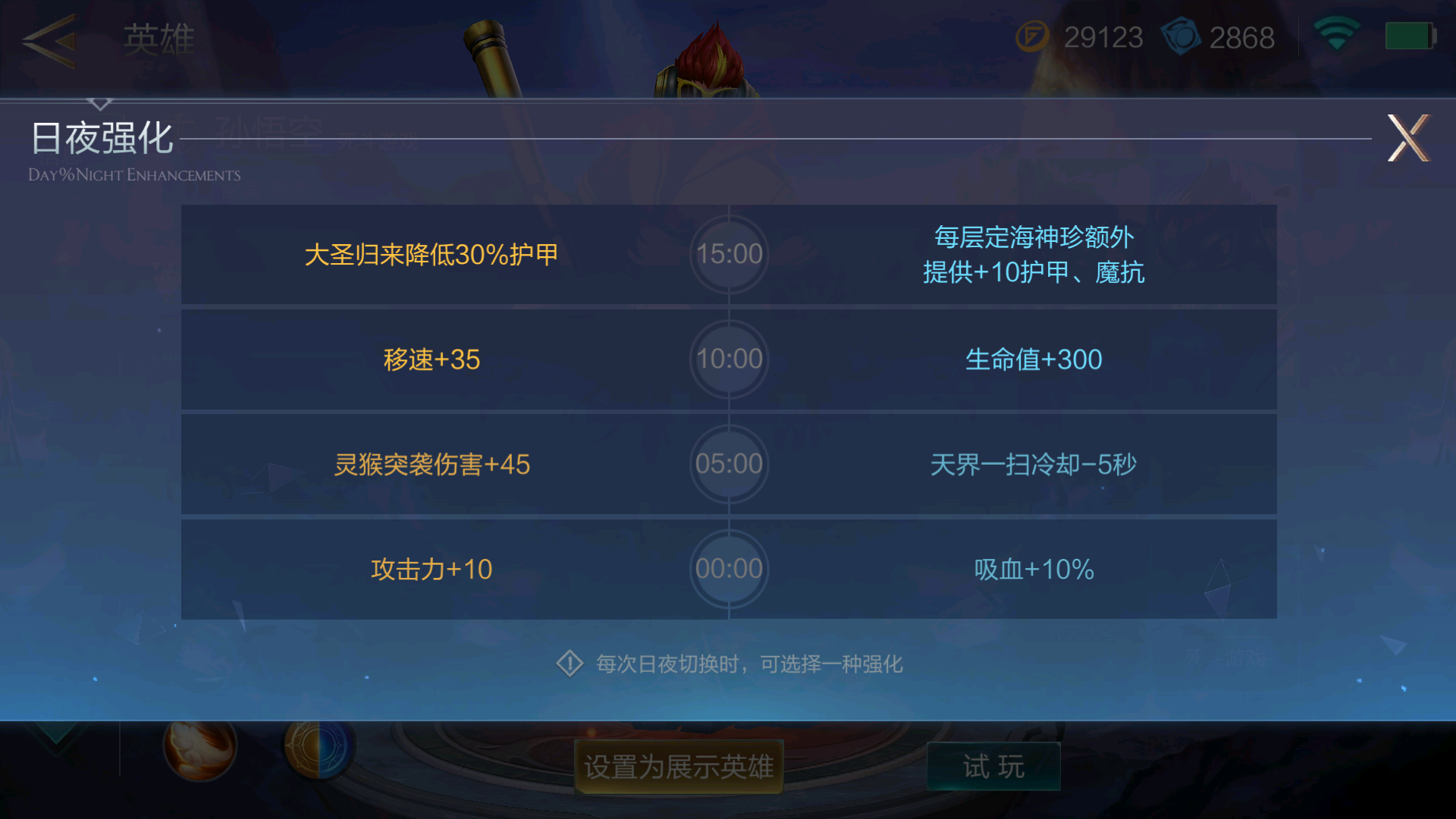Viewport: 1456px width, 819px height.
Task: Click the battery indicator icon
Action: pos(1410,34)
